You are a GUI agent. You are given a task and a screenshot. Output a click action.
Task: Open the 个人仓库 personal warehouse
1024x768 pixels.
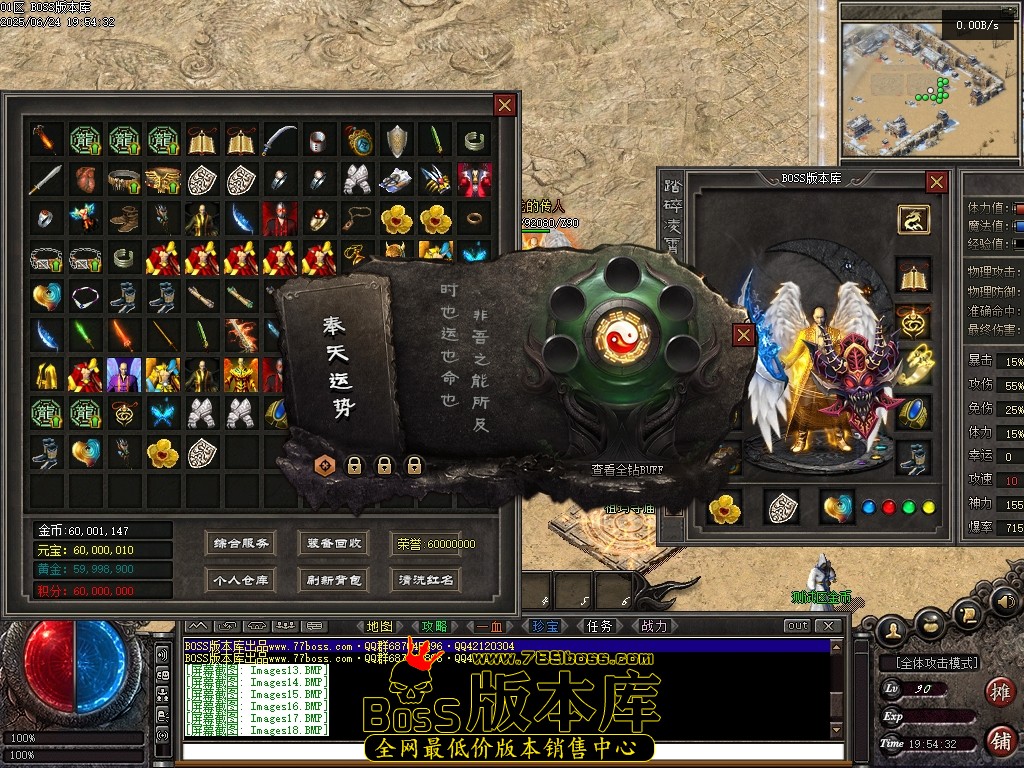[240, 579]
